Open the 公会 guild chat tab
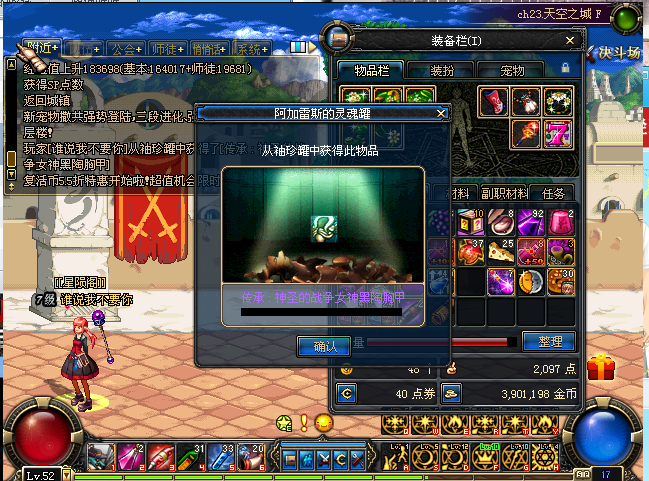 tap(127, 48)
